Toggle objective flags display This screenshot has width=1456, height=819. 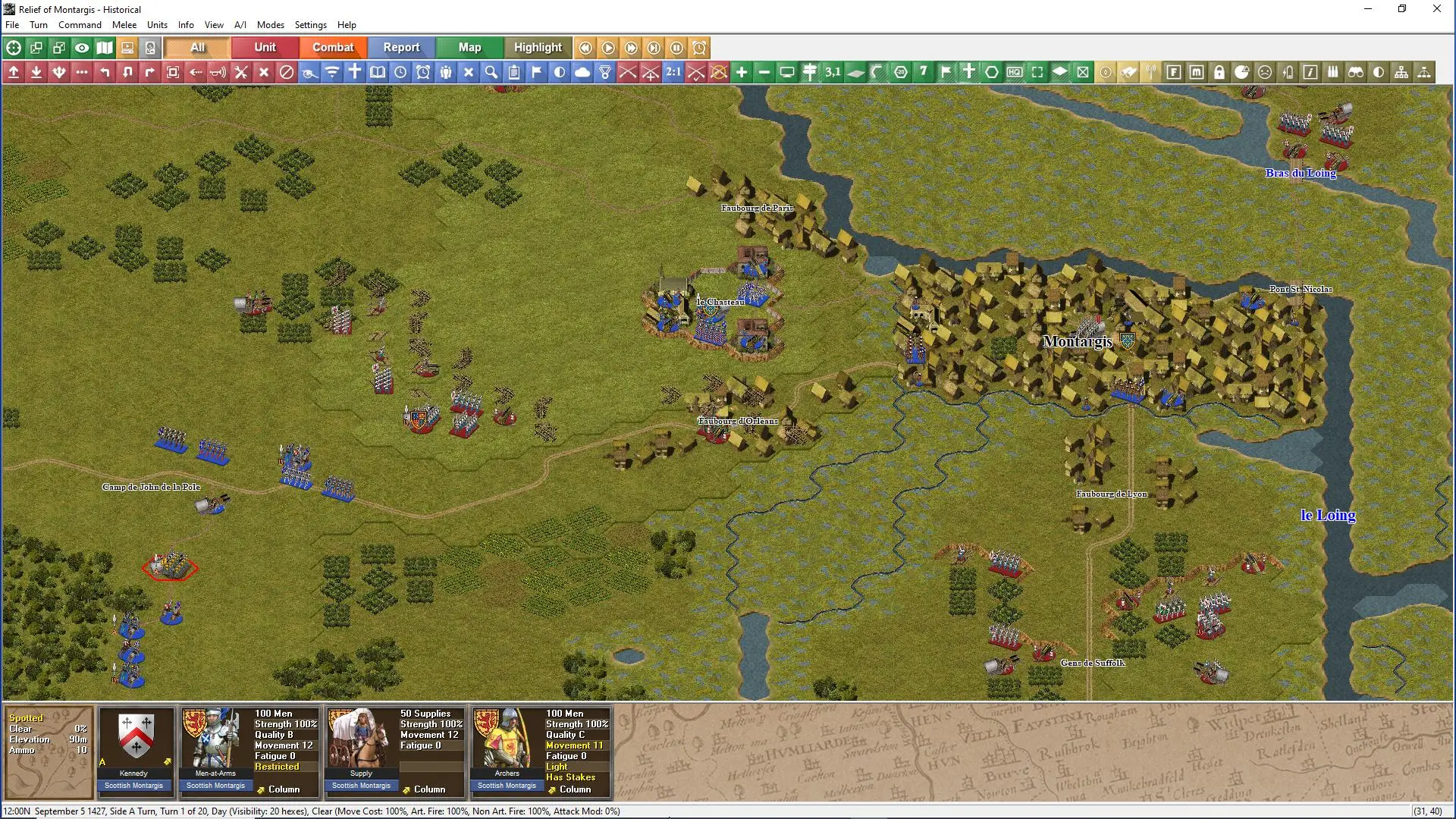click(946, 72)
